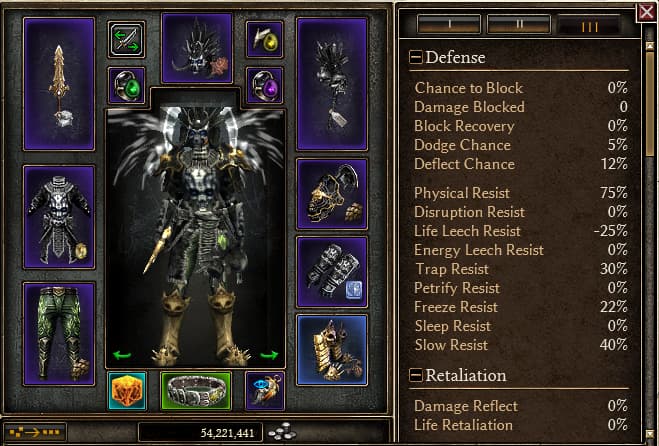The image size is (659, 446).
Task: Choose the golden spiked boots slot
Action: 332,349
